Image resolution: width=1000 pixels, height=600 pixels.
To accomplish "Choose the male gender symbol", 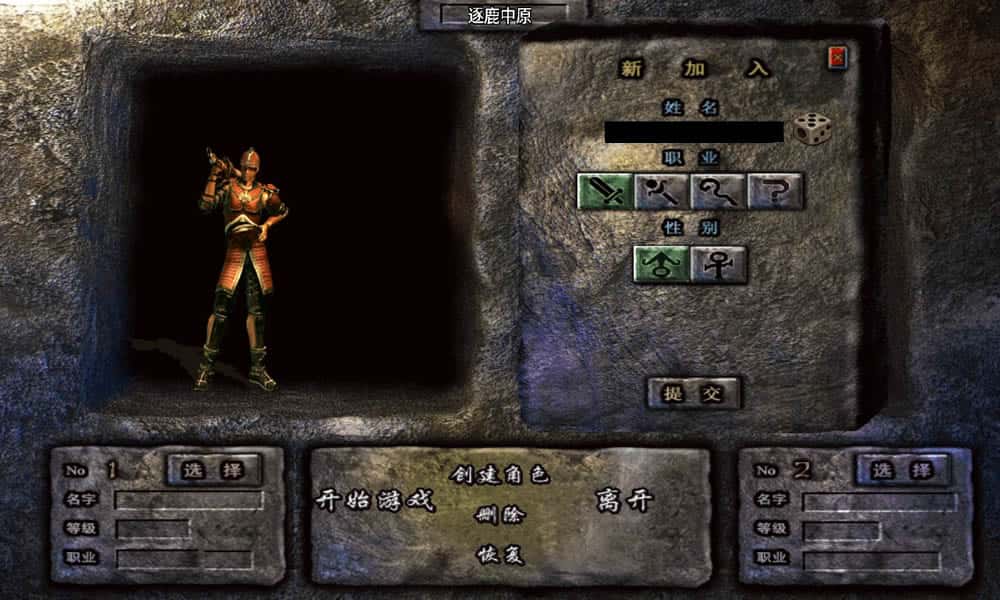I will click(661, 264).
